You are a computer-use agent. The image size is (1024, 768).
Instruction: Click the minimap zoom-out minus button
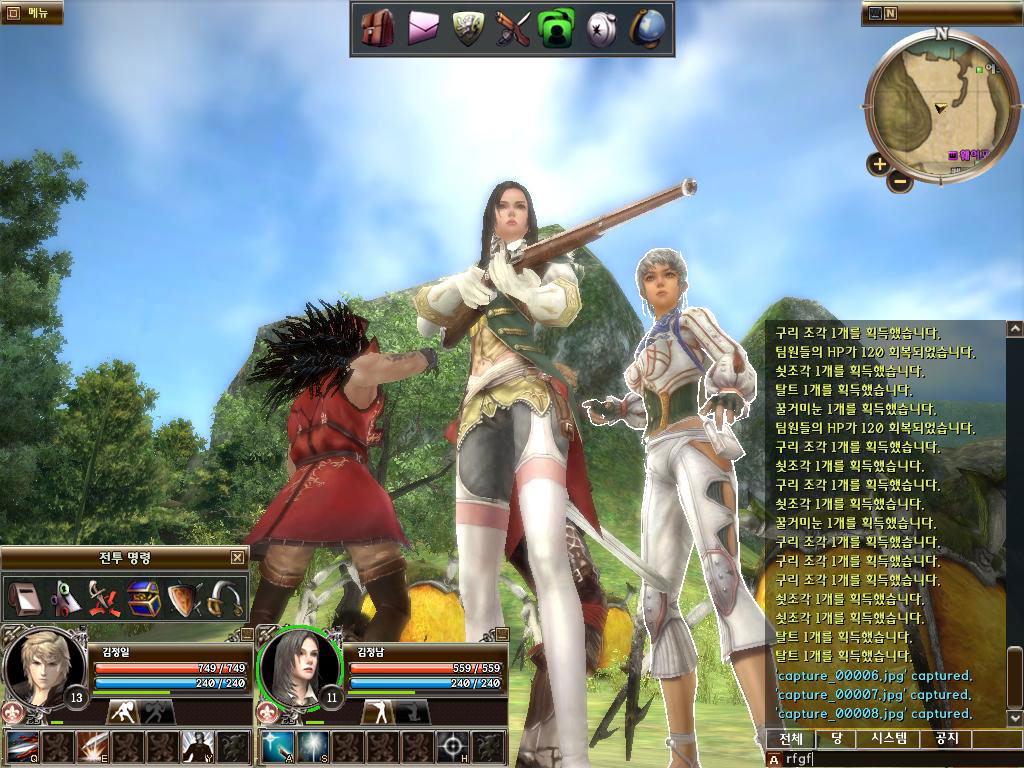900,181
